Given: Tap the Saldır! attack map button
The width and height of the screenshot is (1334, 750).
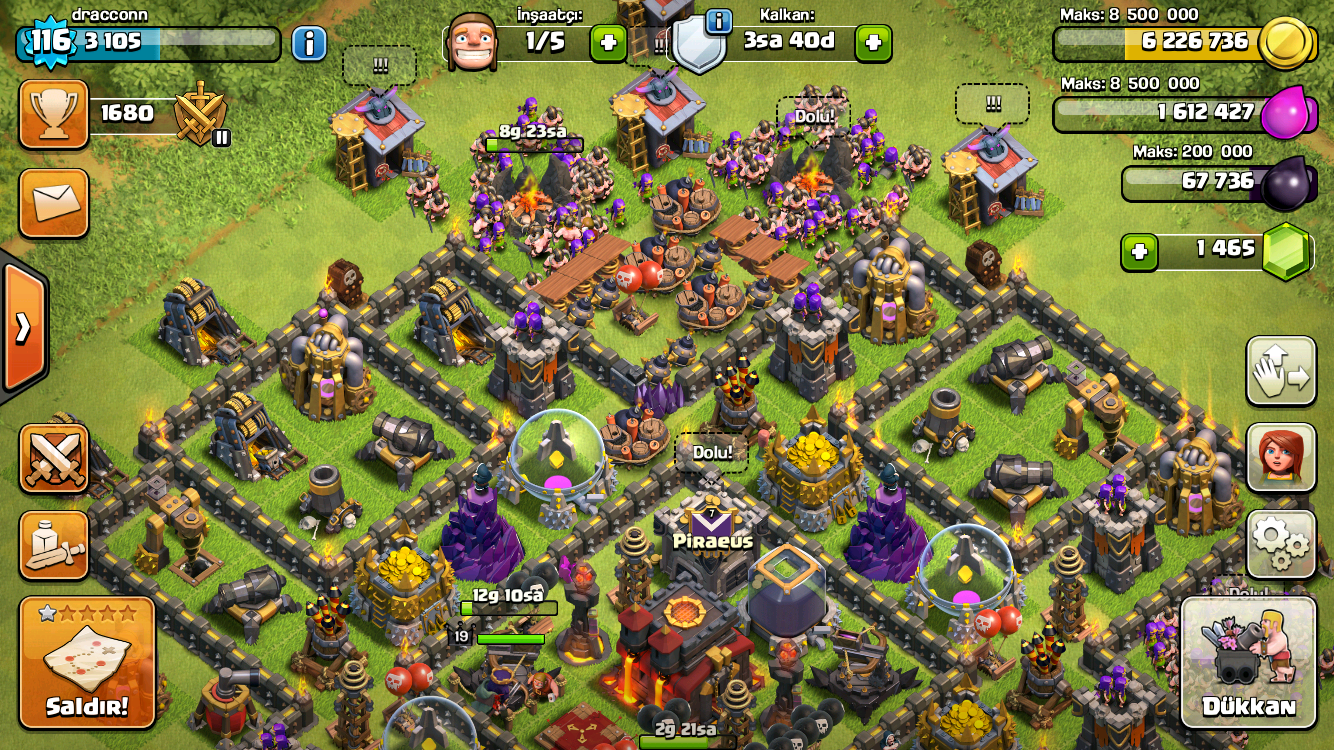Looking at the screenshot, I should pos(87,662).
